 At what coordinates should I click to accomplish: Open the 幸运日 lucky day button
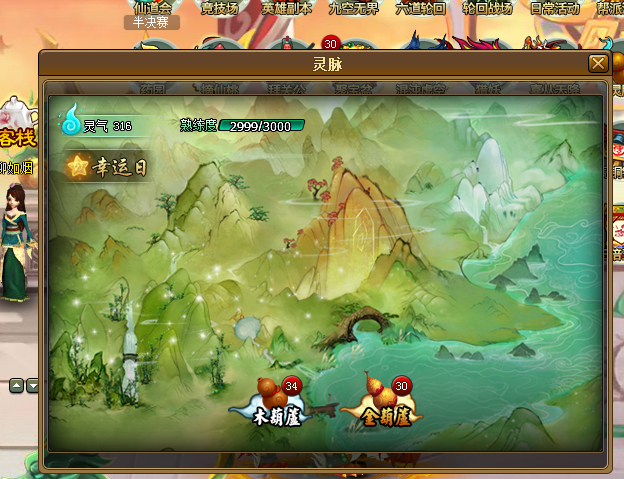pos(107,167)
